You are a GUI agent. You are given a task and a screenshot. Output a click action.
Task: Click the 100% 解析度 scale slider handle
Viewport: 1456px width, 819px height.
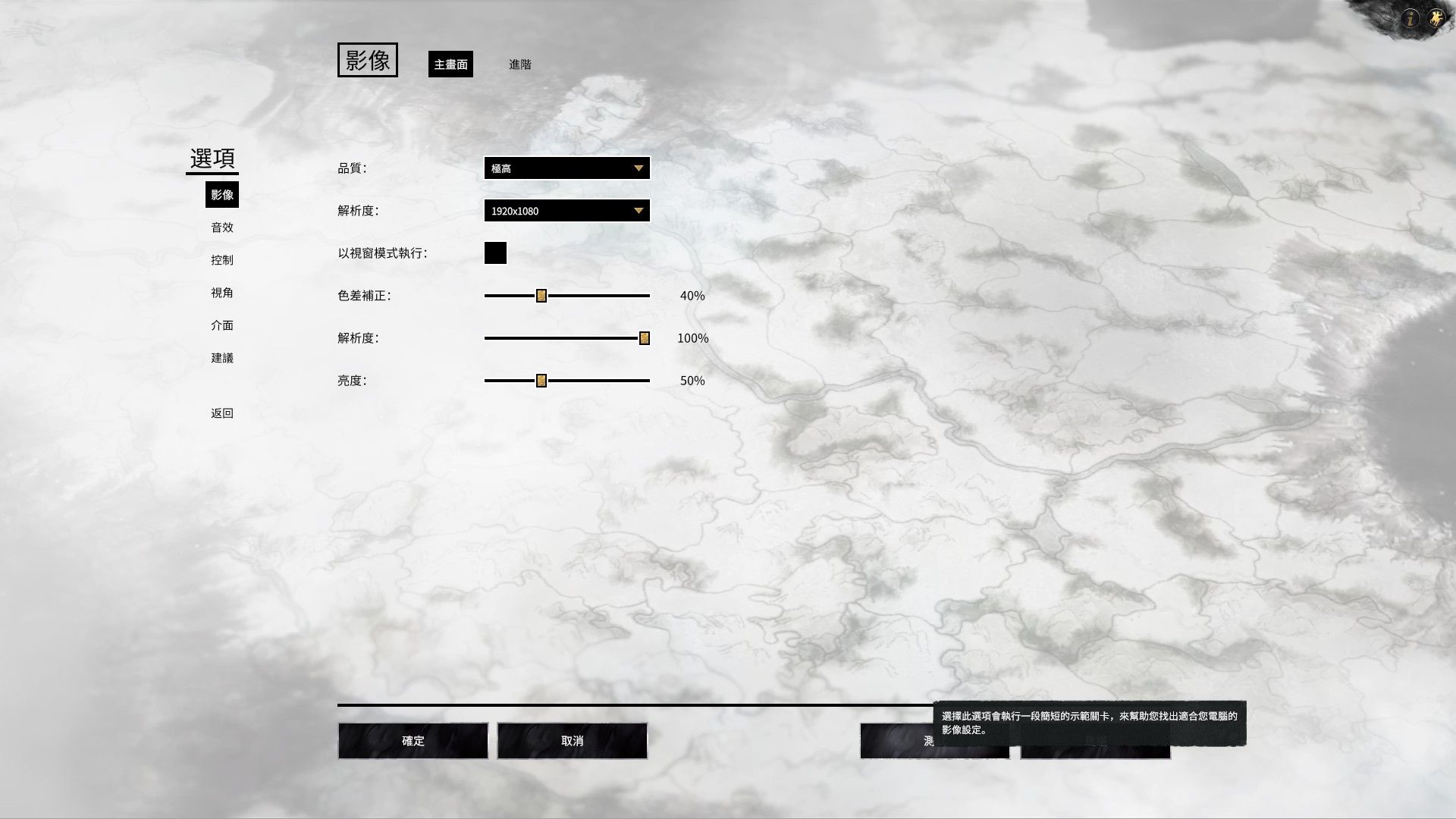(x=645, y=338)
